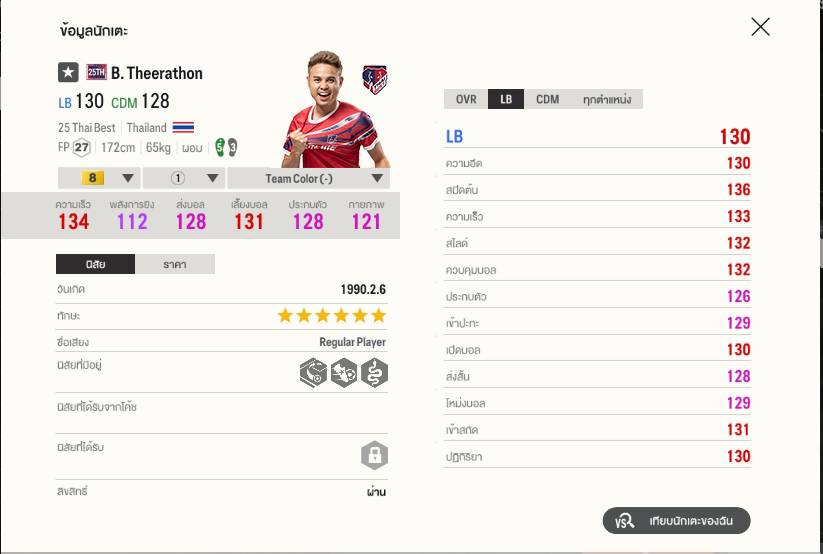This screenshot has width=823, height=554.
Task: Switch to the OVR position tab
Action: pyautogui.click(x=466, y=99)
